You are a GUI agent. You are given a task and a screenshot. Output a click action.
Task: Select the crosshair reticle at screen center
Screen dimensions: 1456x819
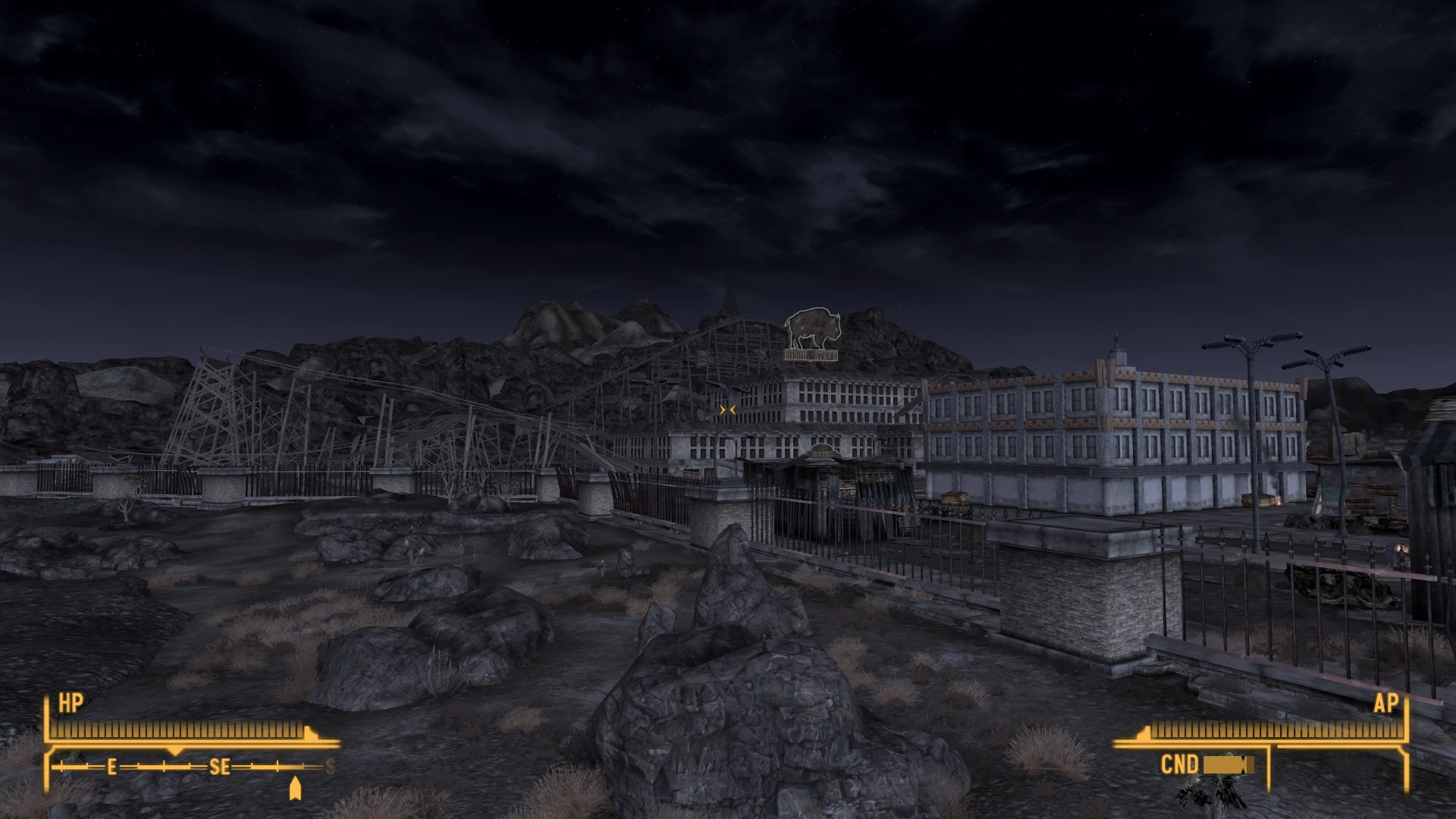tap(728, 409)
